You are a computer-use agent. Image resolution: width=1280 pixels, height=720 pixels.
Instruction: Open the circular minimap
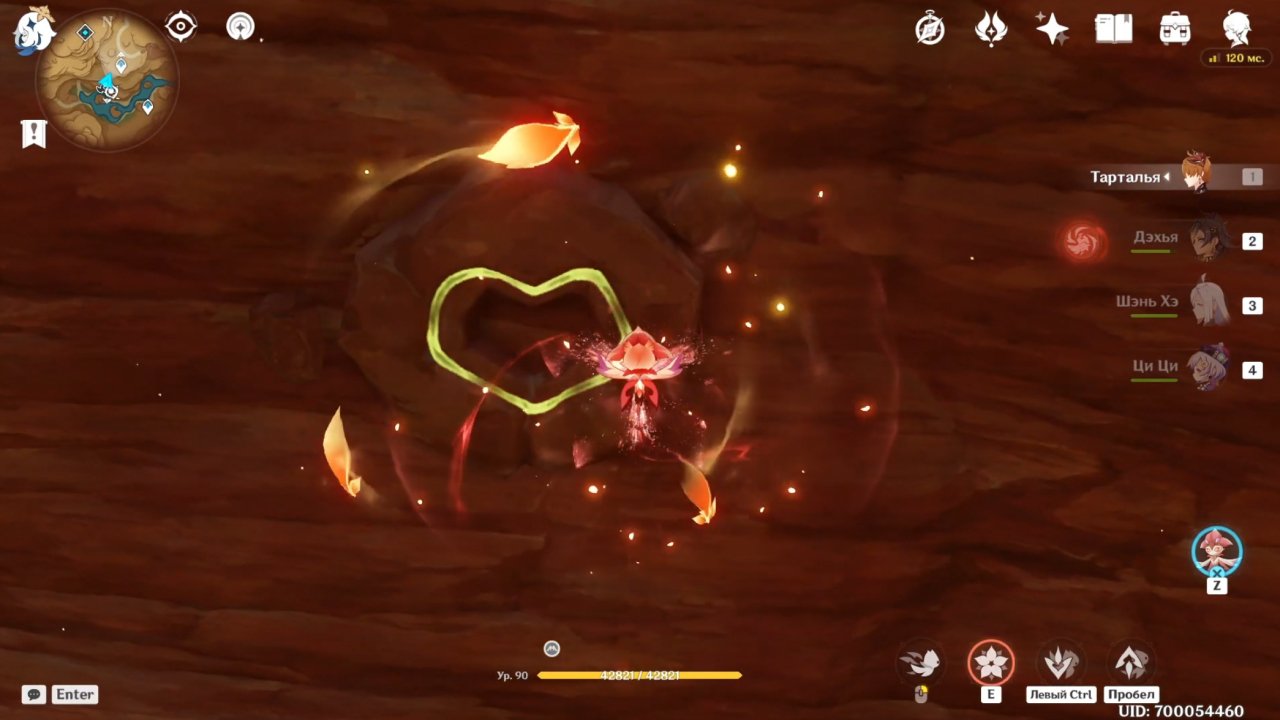(108, 80)
